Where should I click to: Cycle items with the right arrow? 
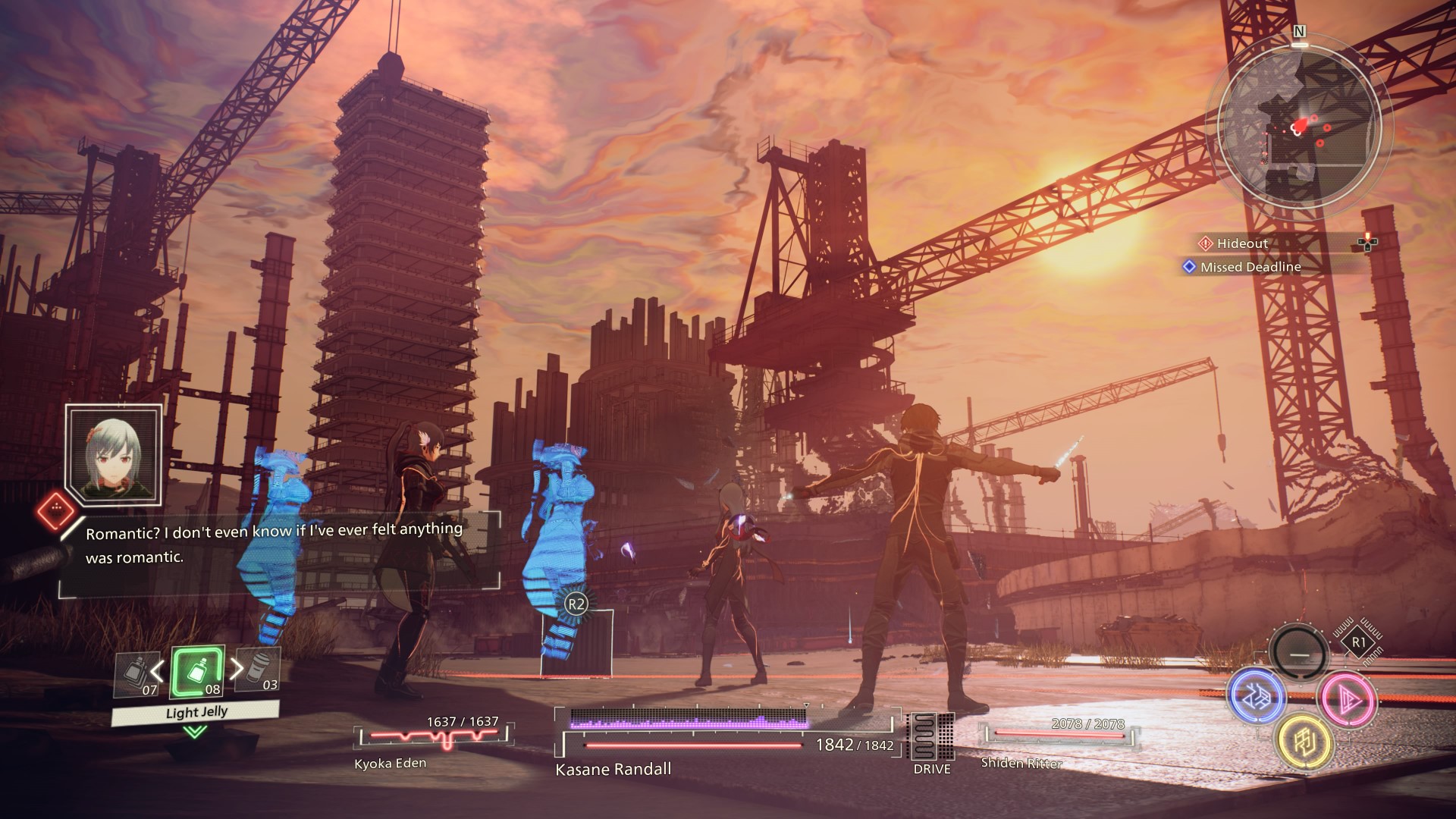[237, 669]
